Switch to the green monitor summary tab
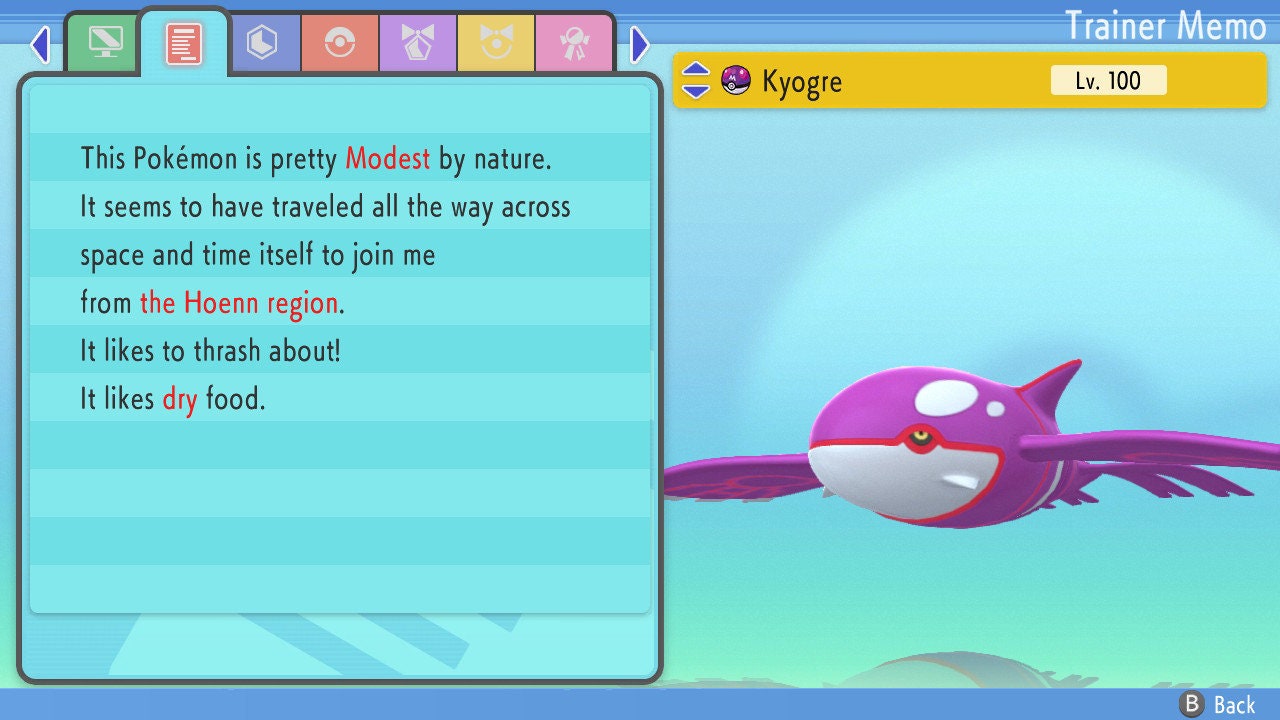This screenshot has height=720, width=1280. point(105,42)
